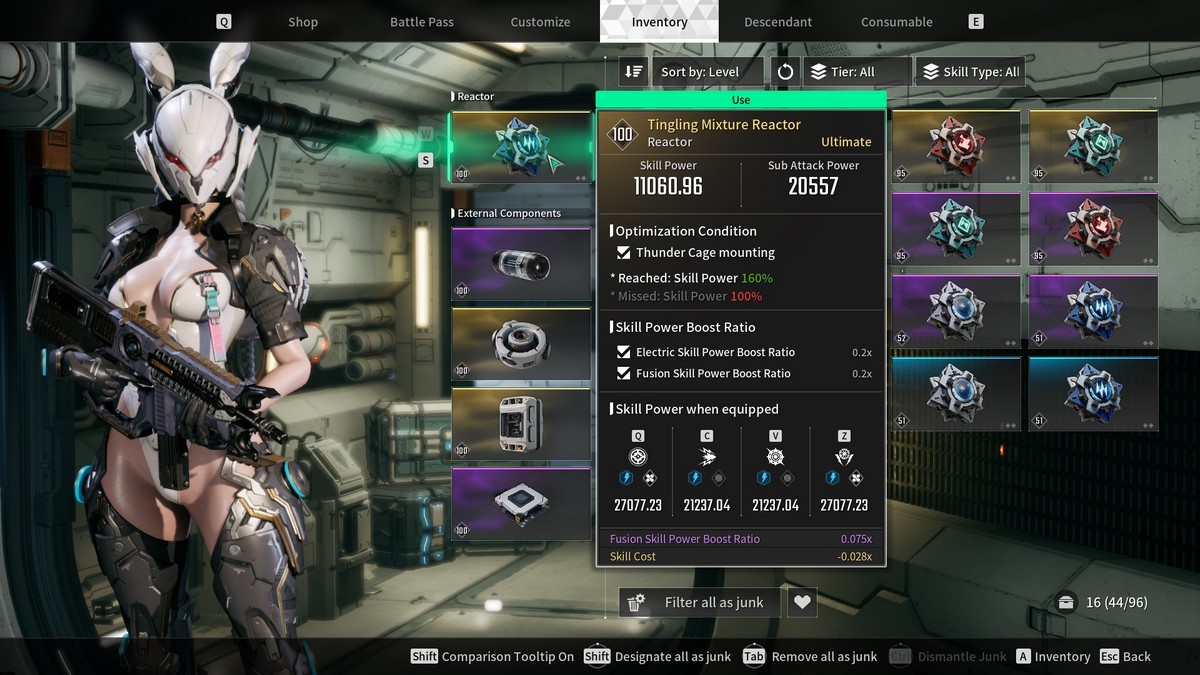Switch to the Consumable tab
This screenshot has height=675, width=1200.
[x=896, y=22]
